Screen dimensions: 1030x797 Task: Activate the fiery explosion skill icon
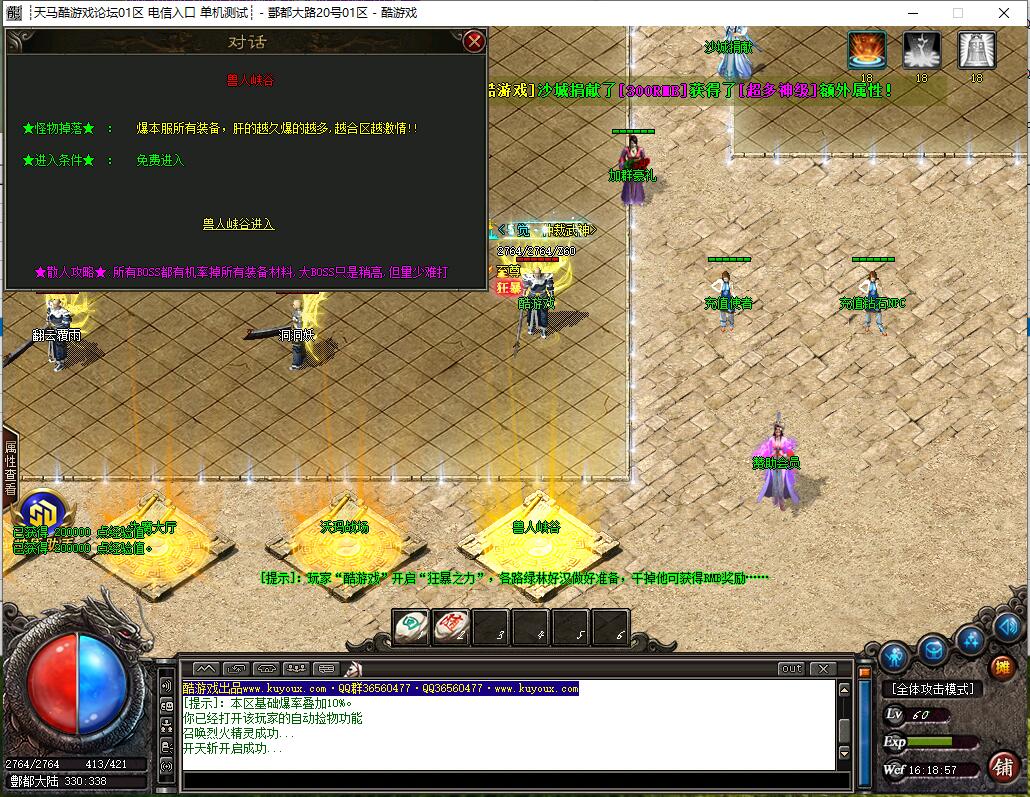[x=866, y=50]
